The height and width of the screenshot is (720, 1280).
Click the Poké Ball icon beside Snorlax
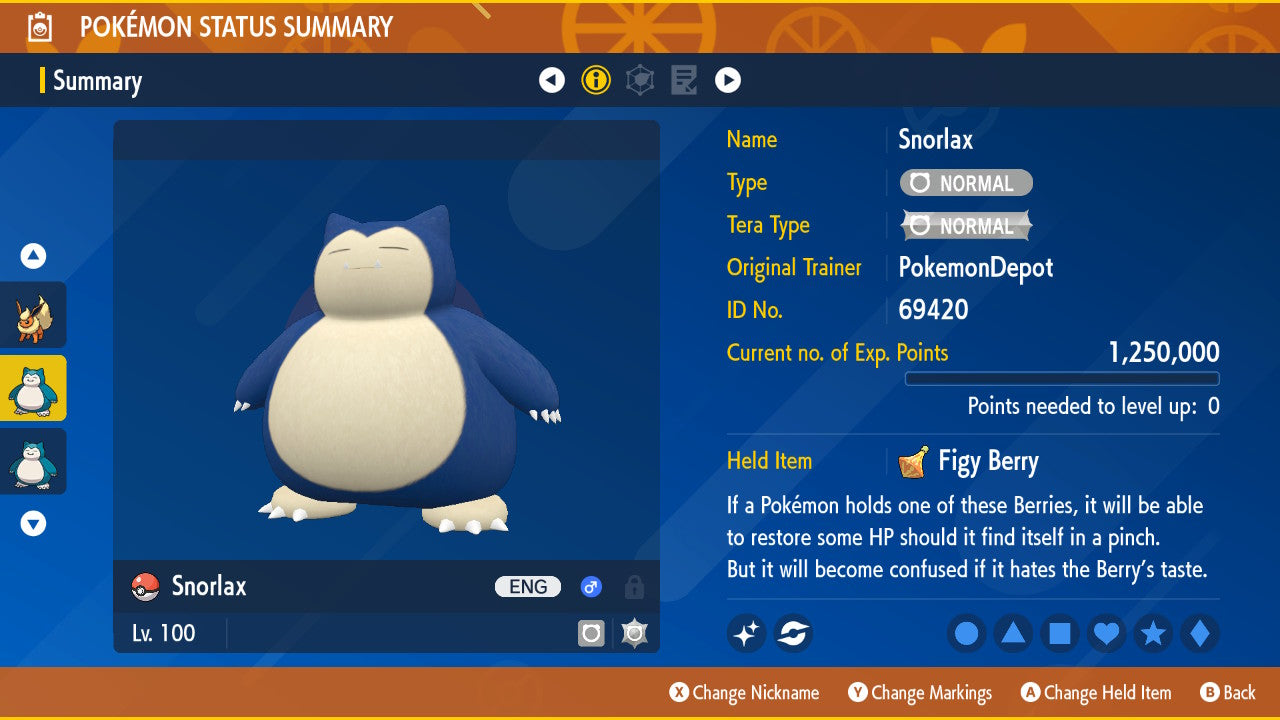coord(146,587)
